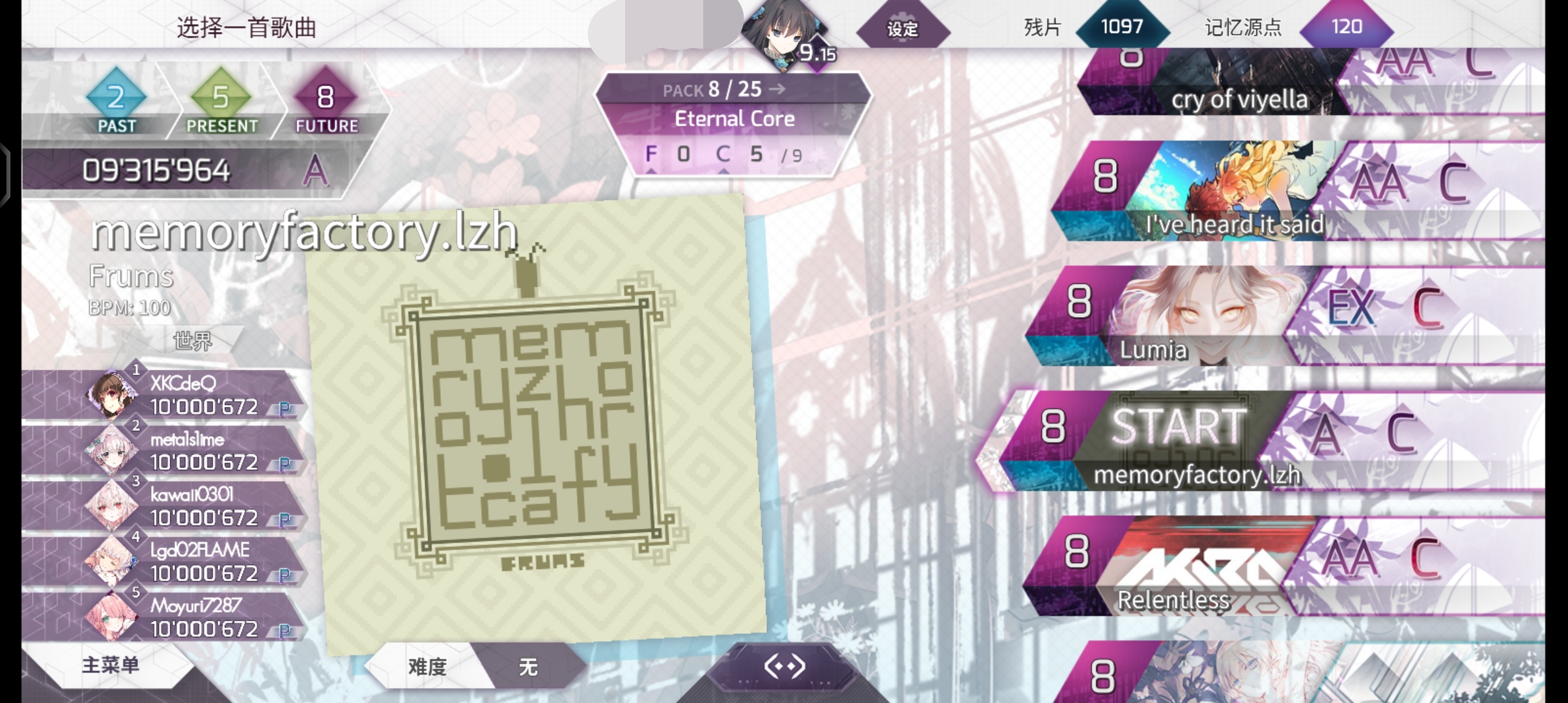This screenshot has width=1568, height=703.
Task: Tap the partner character avatar
Action: 785,31
